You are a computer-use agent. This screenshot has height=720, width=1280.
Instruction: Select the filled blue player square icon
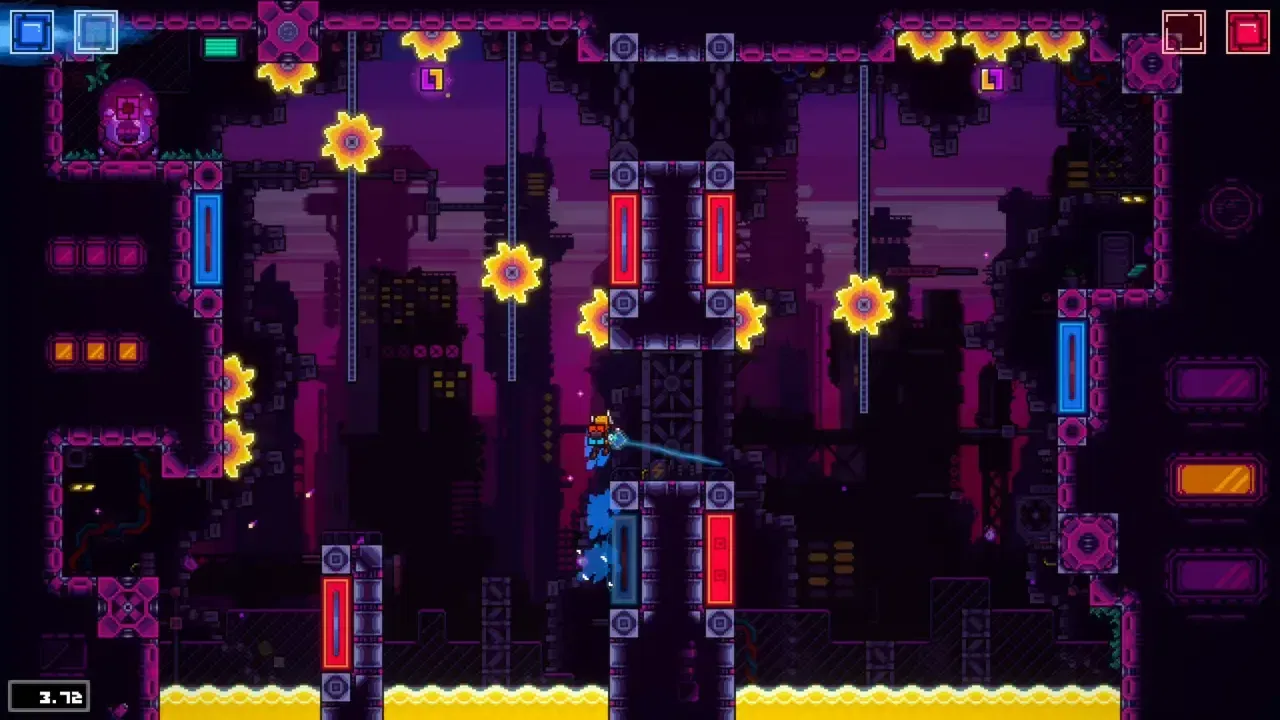[x=31, y=31]
